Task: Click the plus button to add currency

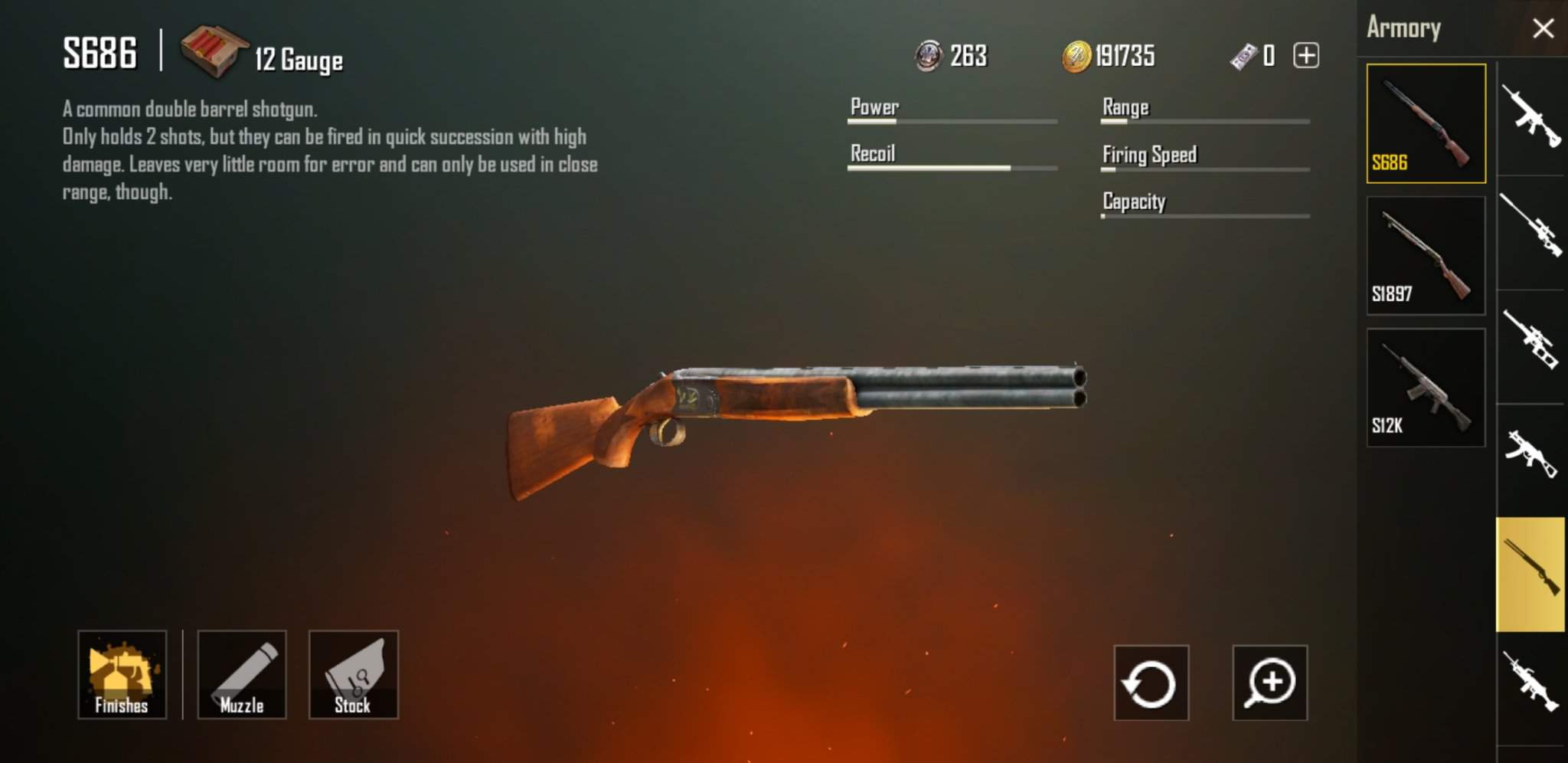Action: pyautogui.click(x=1305, y=55)
